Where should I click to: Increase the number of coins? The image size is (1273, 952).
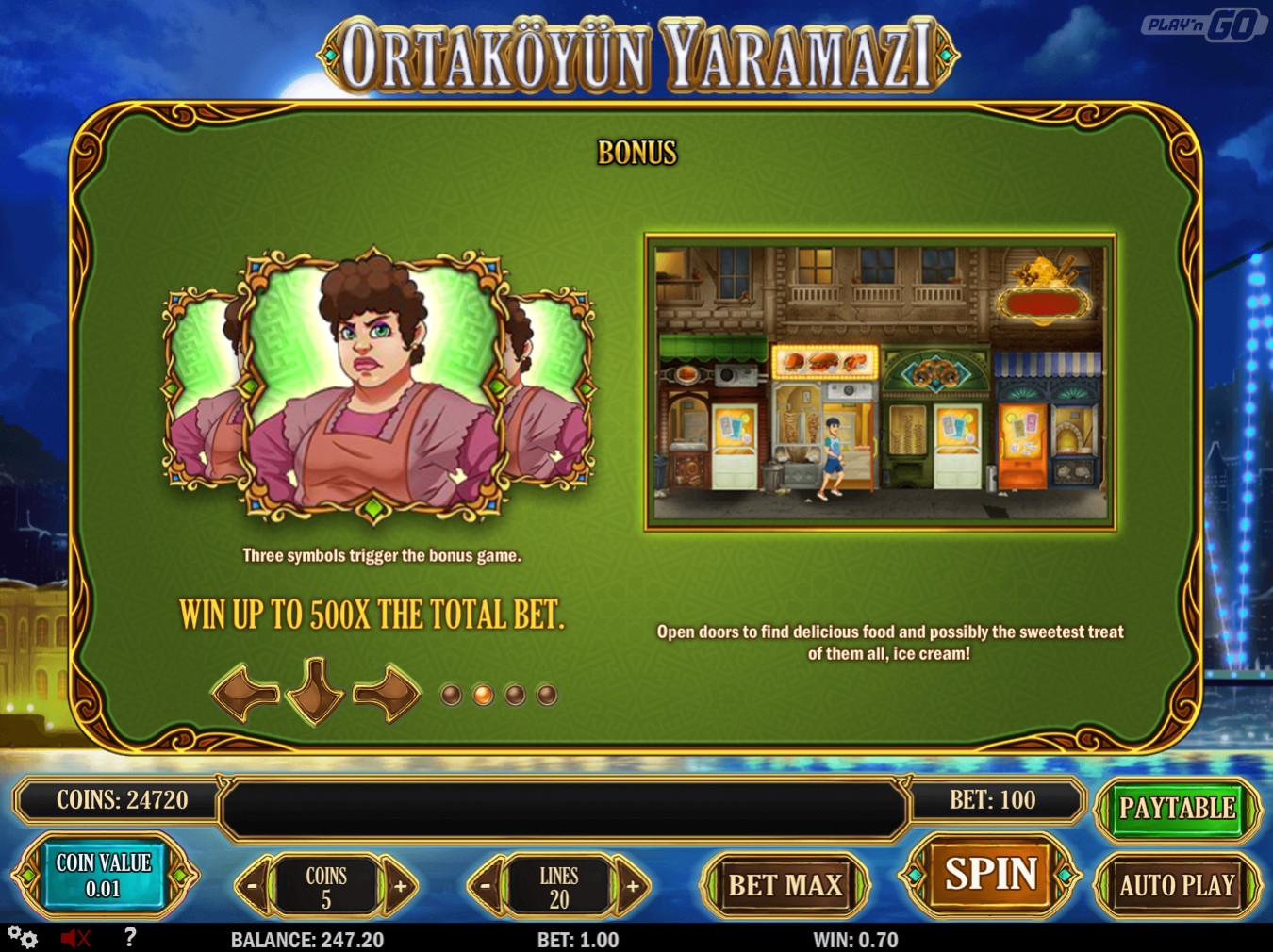[400, 886]
